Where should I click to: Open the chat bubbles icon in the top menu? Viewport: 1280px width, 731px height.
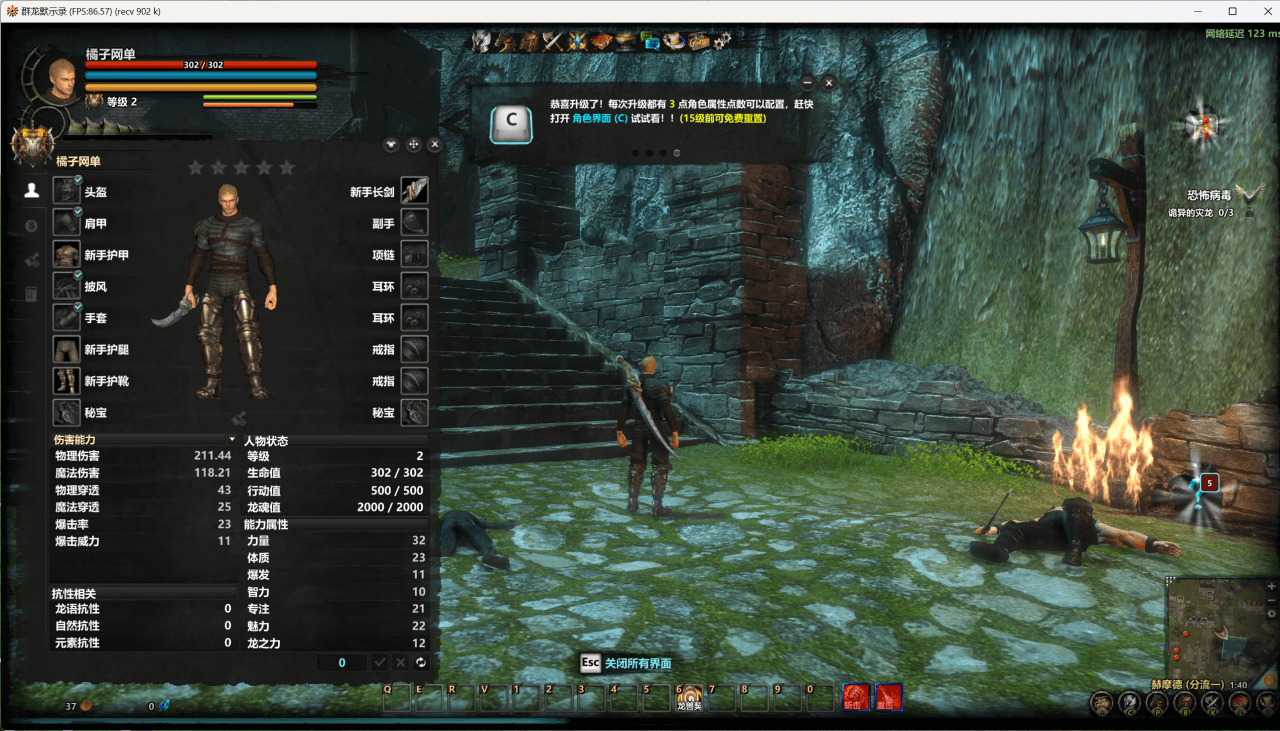[x=650, y=41]
